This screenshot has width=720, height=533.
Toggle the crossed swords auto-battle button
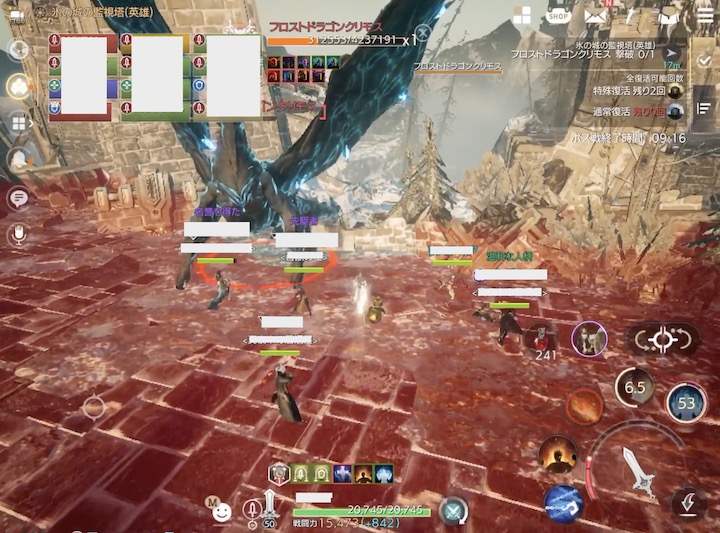pyautogui.click(x=454, y=511)
